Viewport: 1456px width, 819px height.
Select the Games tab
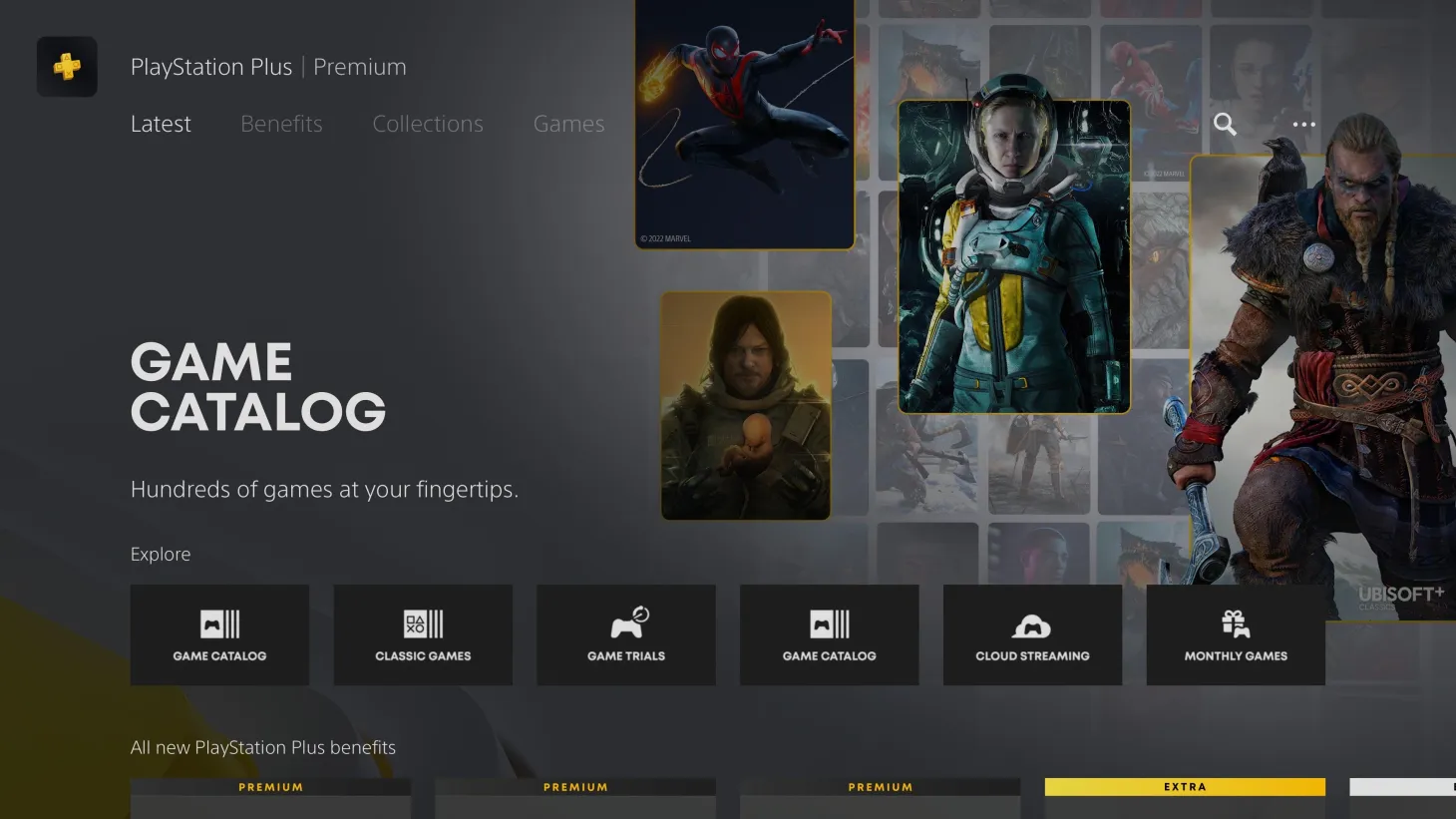pyautogui.click(x=568, y=124)
